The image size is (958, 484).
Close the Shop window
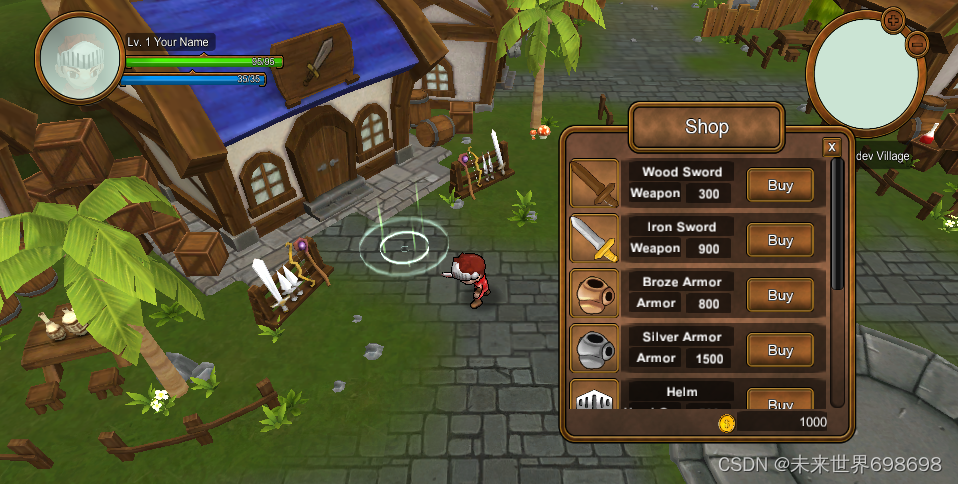831,148
